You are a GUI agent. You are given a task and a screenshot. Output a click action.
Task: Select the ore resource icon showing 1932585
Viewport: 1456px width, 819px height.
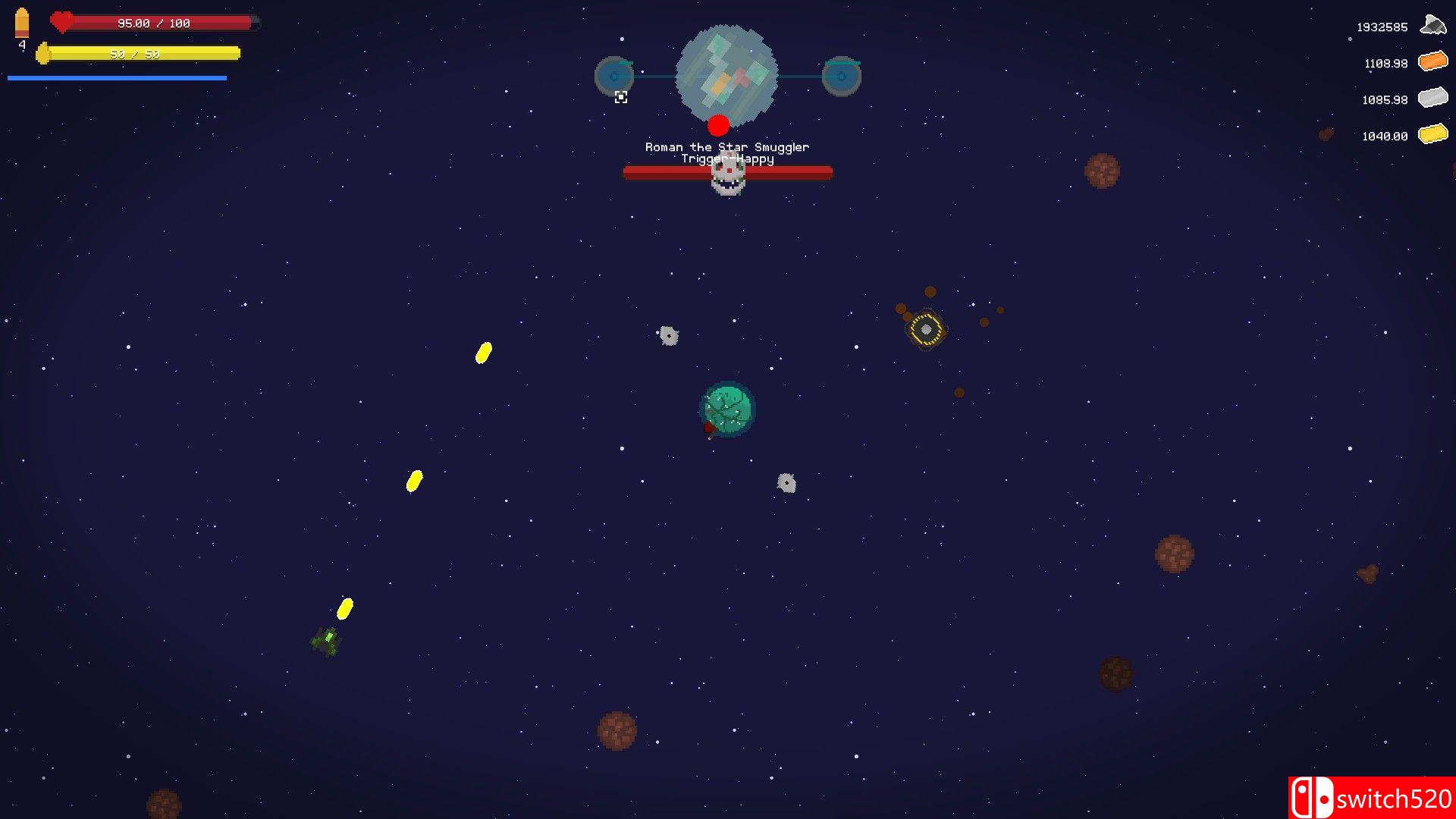[1432, 24]
